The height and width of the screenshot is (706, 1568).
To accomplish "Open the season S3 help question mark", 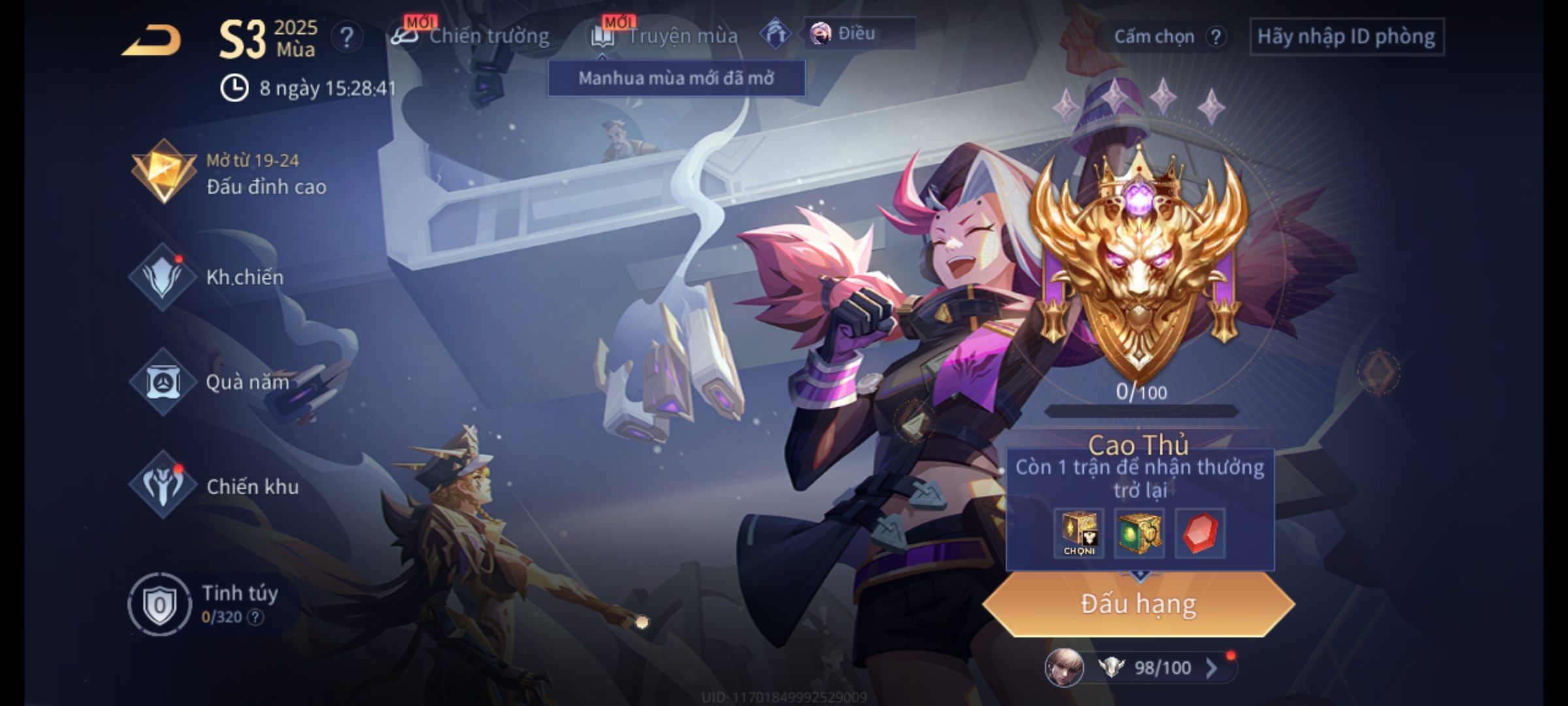I will [346, 38].
